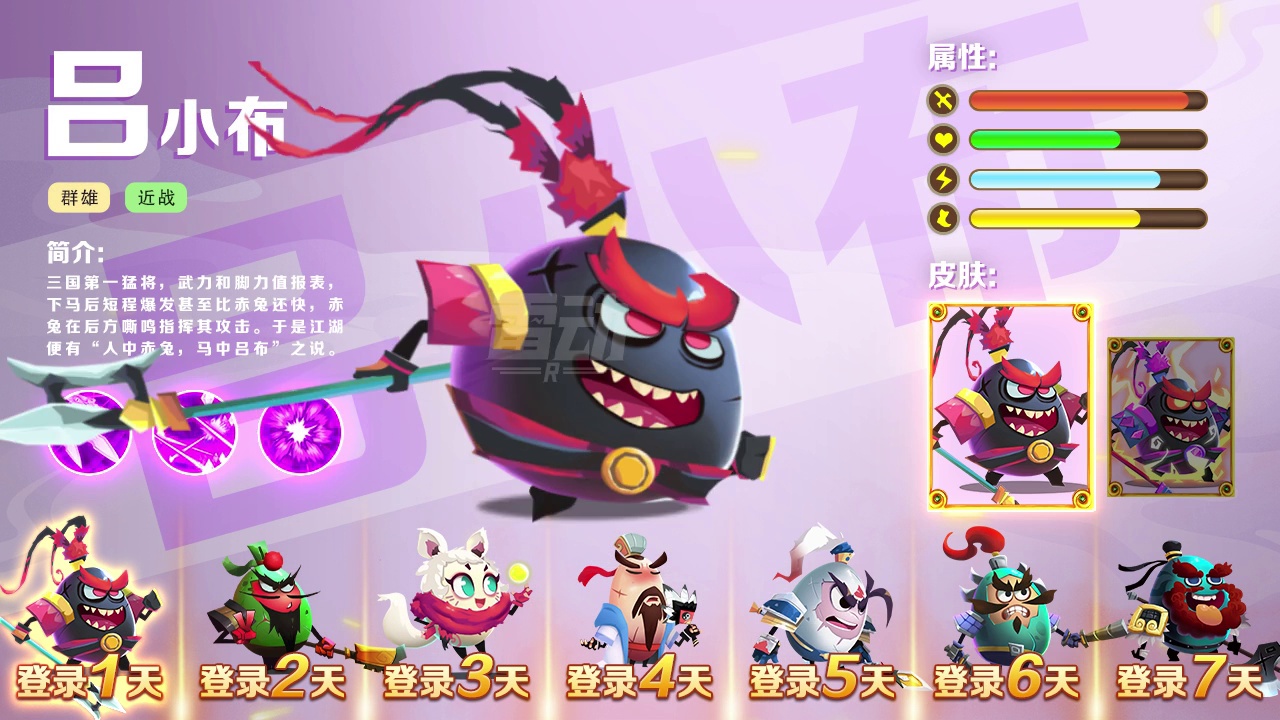This screenshot has height=720, width=1280.
Task: Click the 群雄 faction tag
Action: tap(80, 198)
